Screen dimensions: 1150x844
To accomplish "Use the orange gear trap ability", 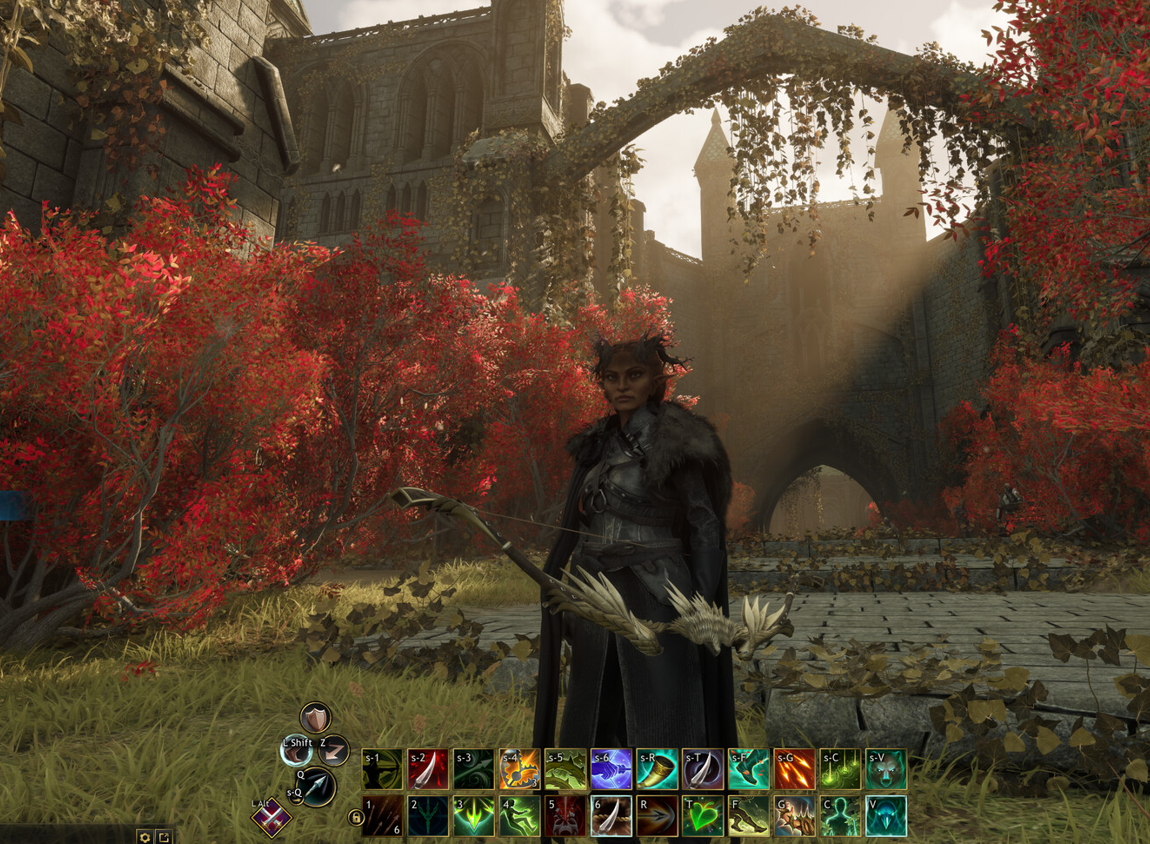I will click(x=520, y=769).
